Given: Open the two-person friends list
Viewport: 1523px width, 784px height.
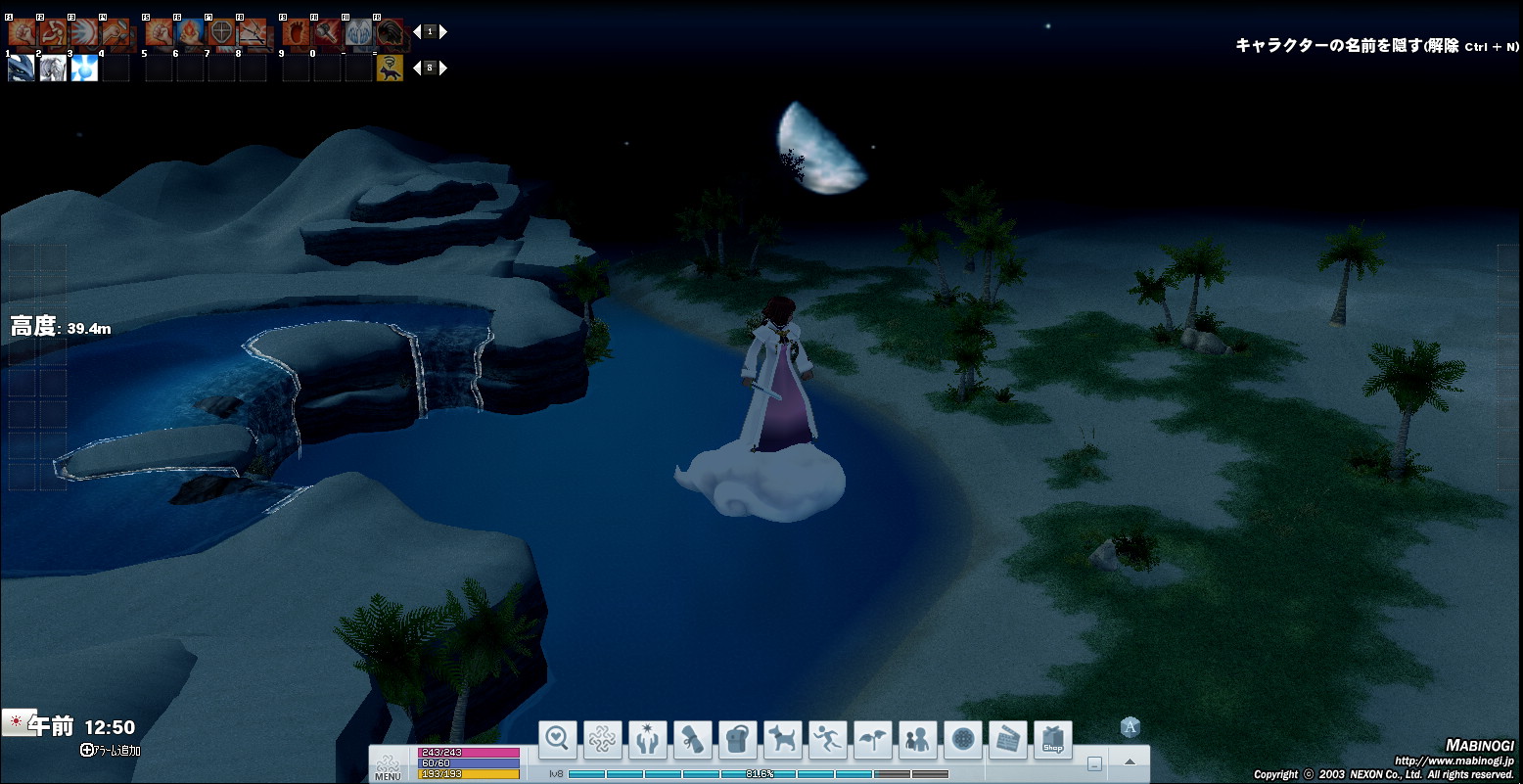Looking at the screenshot, I should 918,740.
